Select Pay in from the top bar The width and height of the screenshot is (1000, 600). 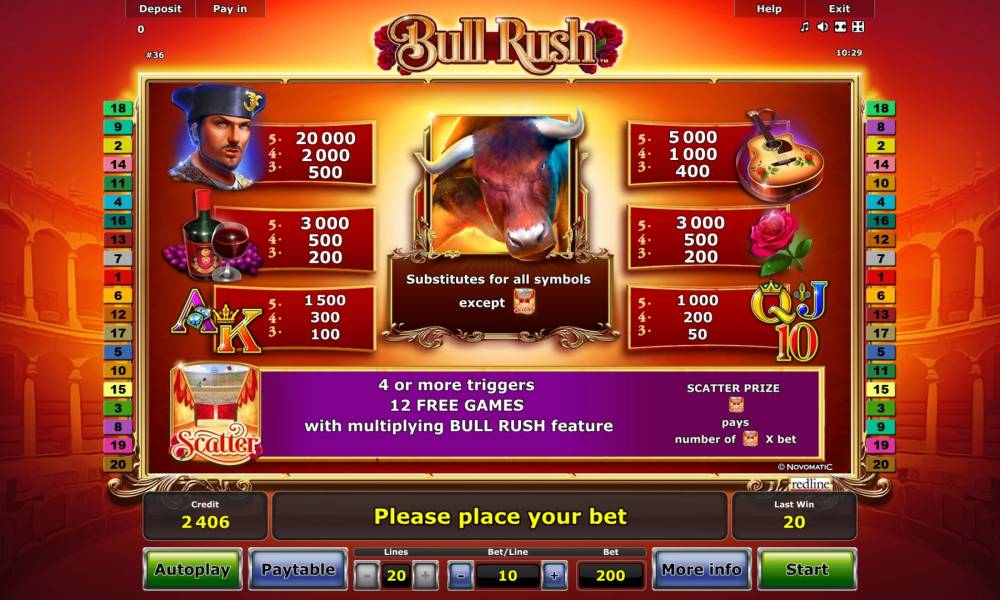pyautogui.click(x=232, y=8)
